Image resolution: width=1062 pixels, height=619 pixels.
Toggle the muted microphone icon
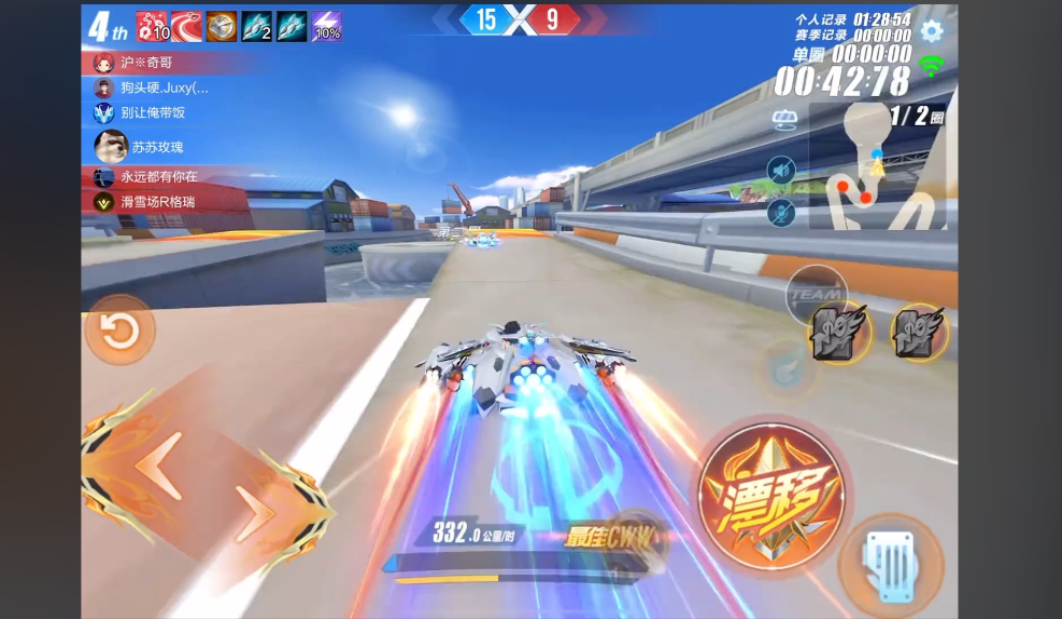coord(781,212)
